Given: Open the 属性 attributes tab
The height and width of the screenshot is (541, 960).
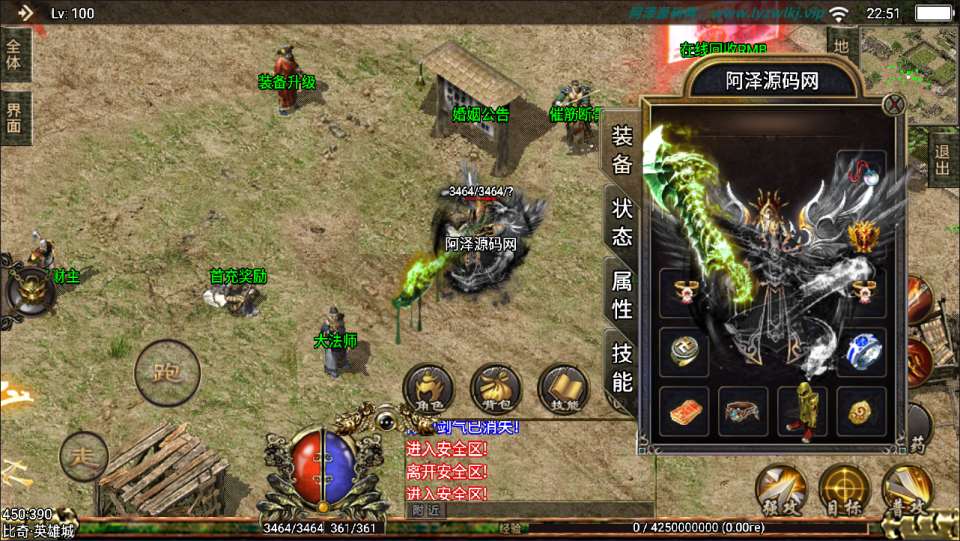Looking at the screenshot, I should (x=622, y=295).
